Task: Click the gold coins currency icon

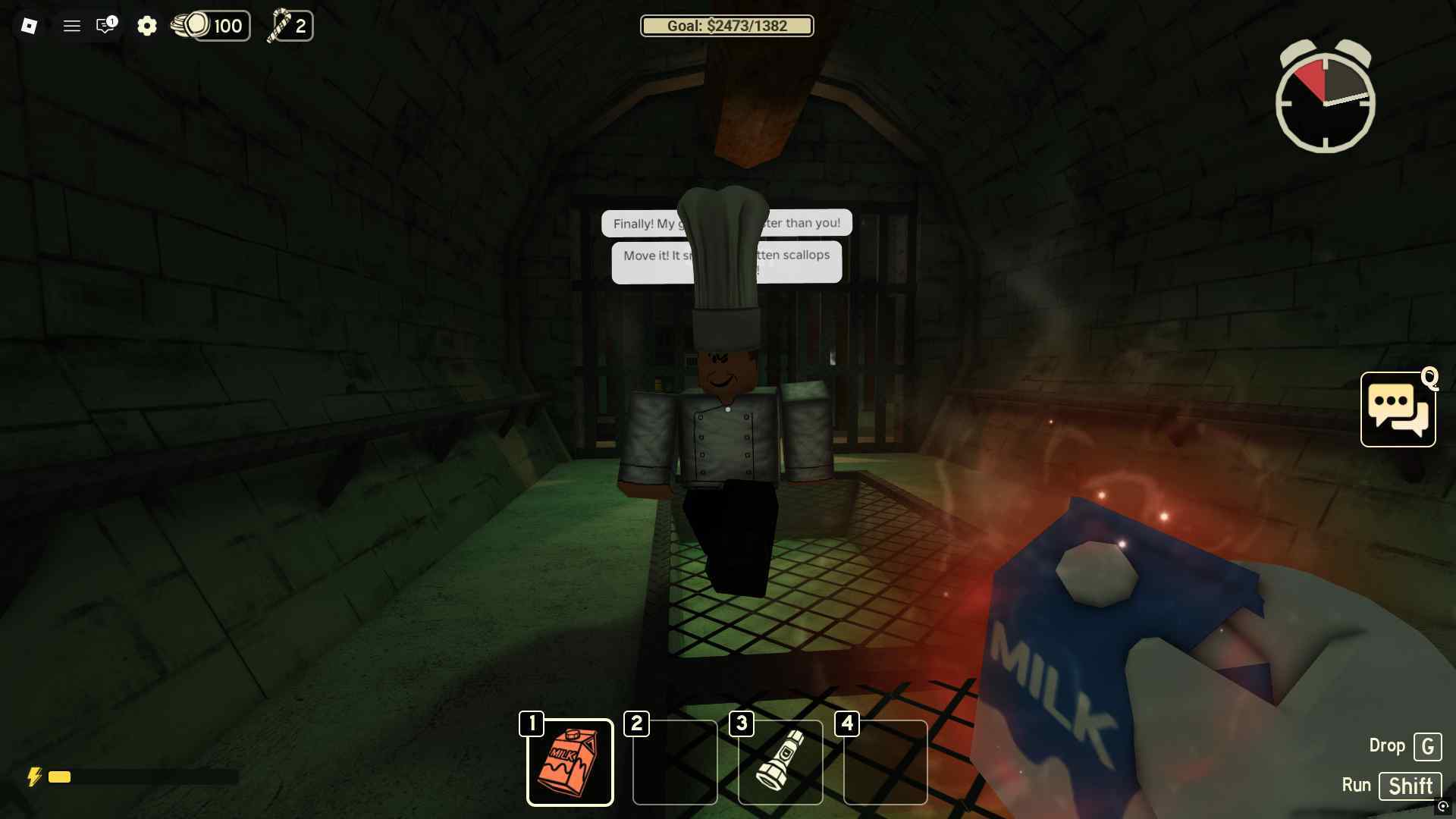Action: (x=195, y=25)
